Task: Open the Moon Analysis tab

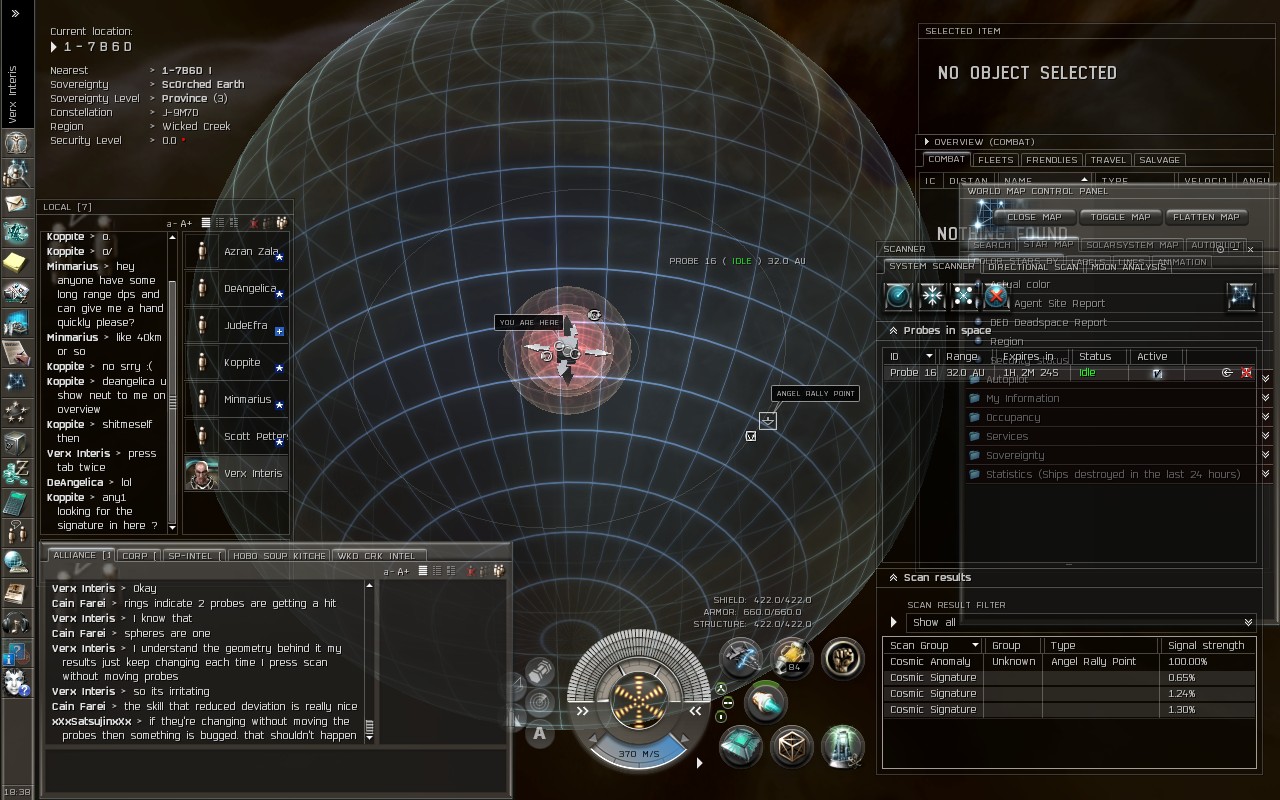Action: [x=1128, y=267]
